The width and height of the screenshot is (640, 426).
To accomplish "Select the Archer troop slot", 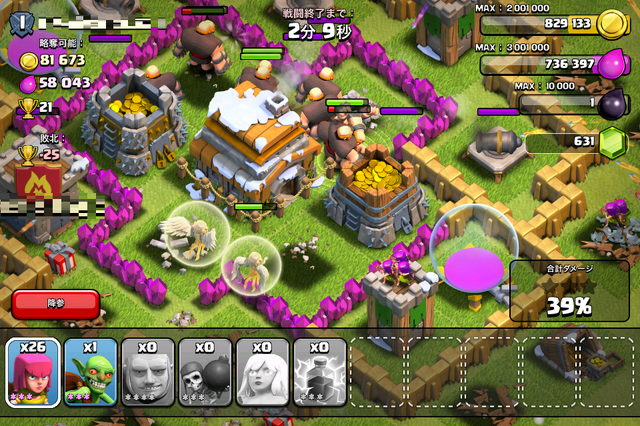I will pyautogui.click(x=33, y=371).
